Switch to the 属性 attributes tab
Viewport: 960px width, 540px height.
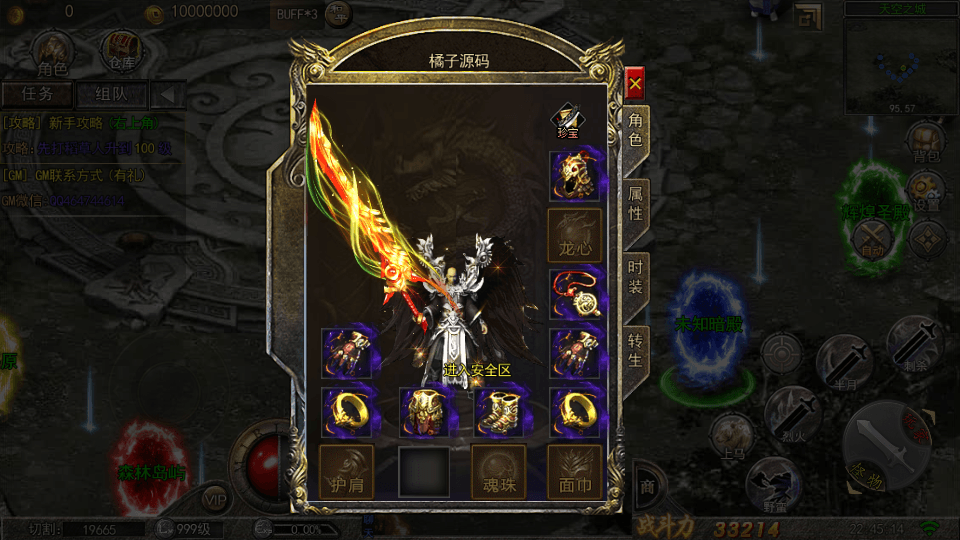[636, 203]
